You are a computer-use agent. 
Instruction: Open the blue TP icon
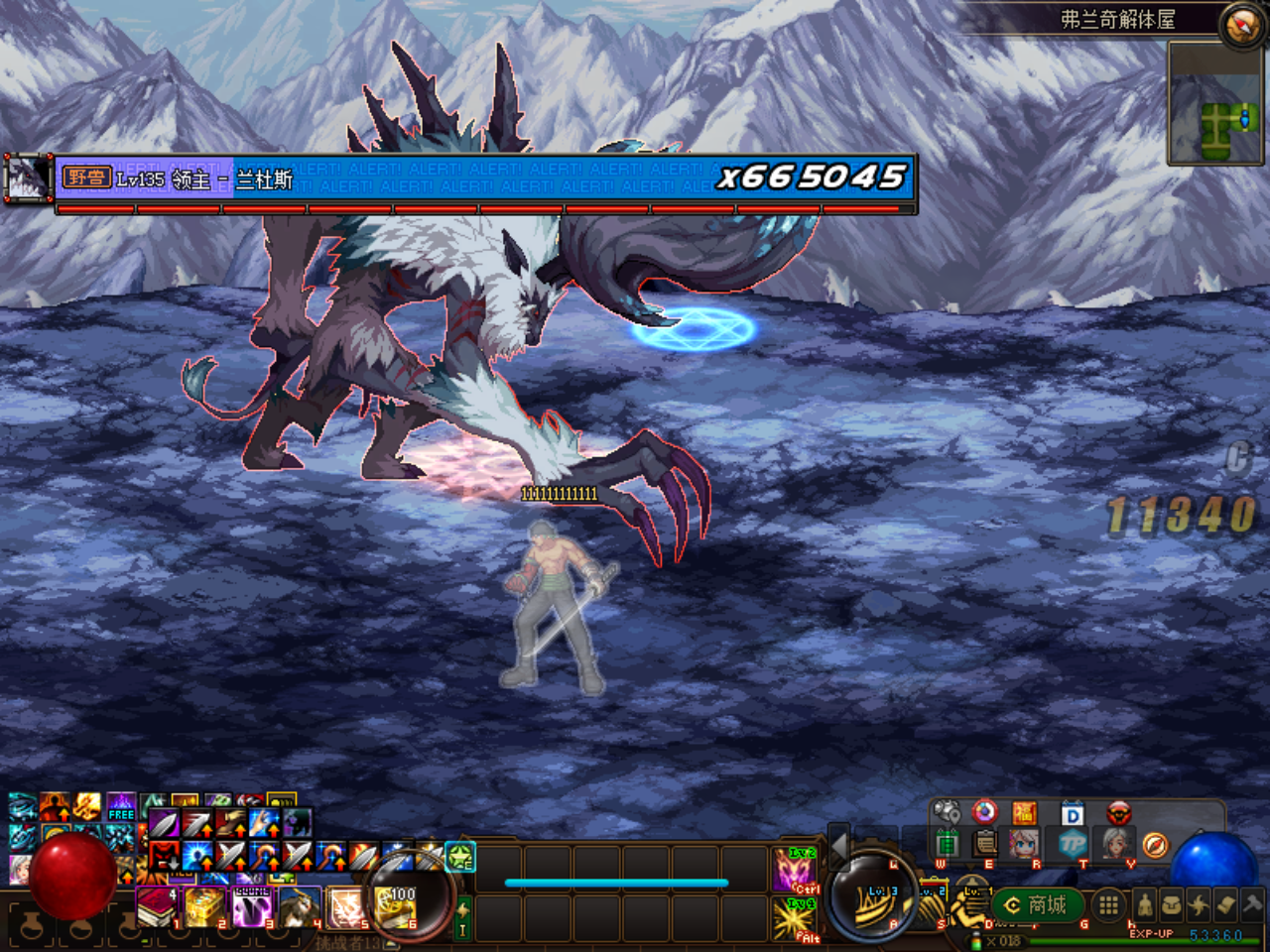(1073, 845)
